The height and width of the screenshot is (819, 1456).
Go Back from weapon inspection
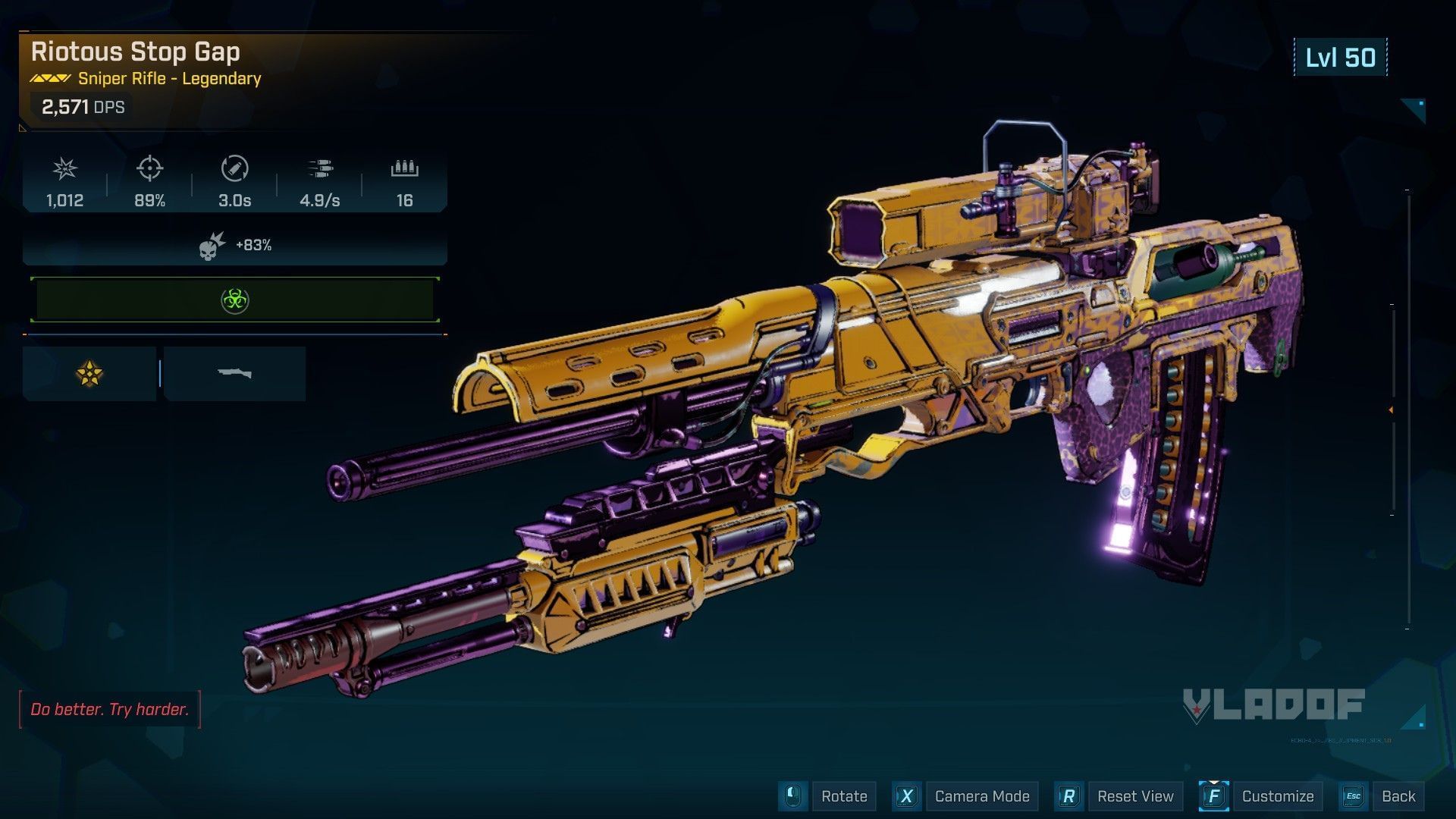1398,796
